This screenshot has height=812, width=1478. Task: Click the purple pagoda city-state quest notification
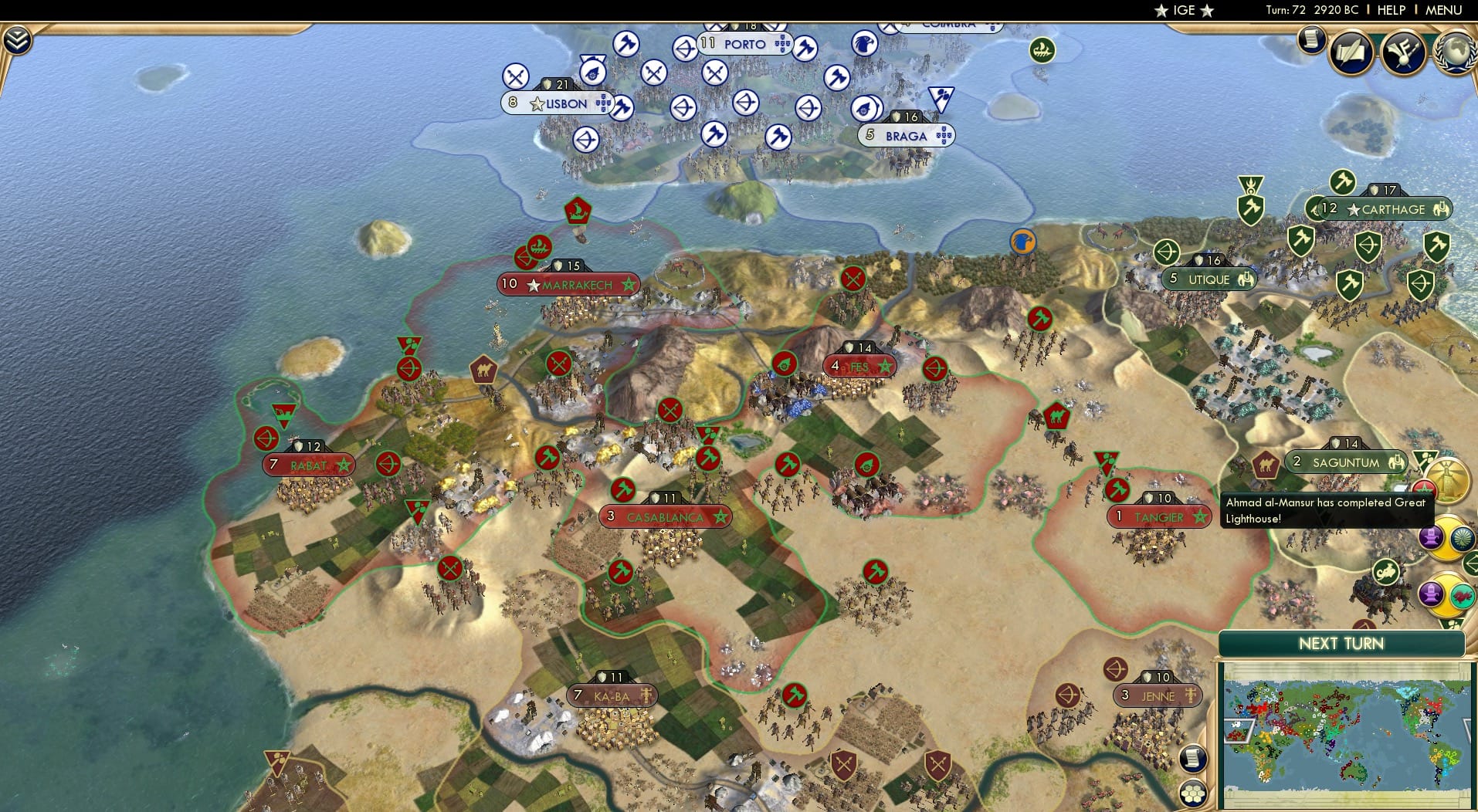1431,539
